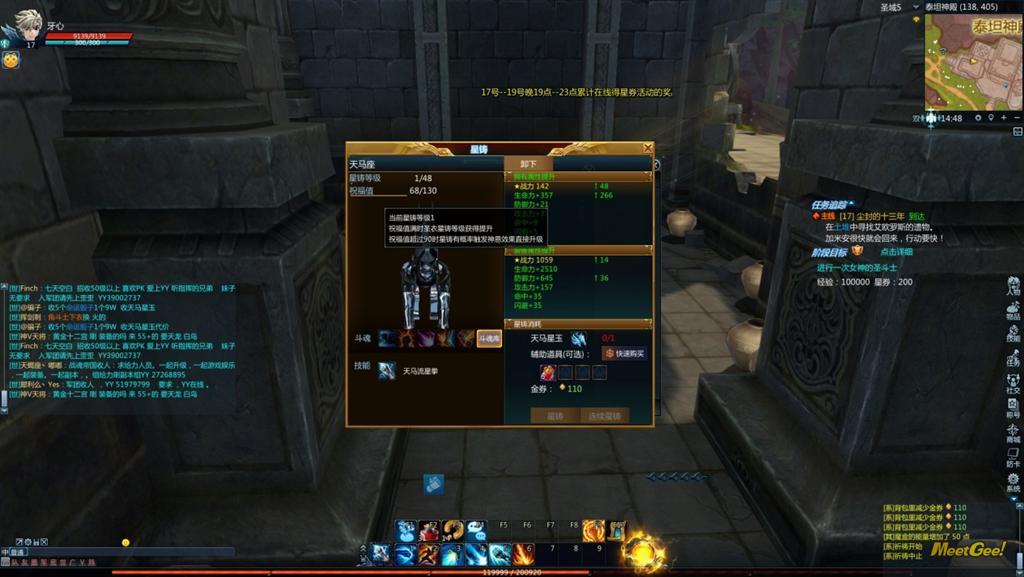Select the 天马流星拳 skill icon
This screenshot has height=577, width=1024.
coord(387,371)
